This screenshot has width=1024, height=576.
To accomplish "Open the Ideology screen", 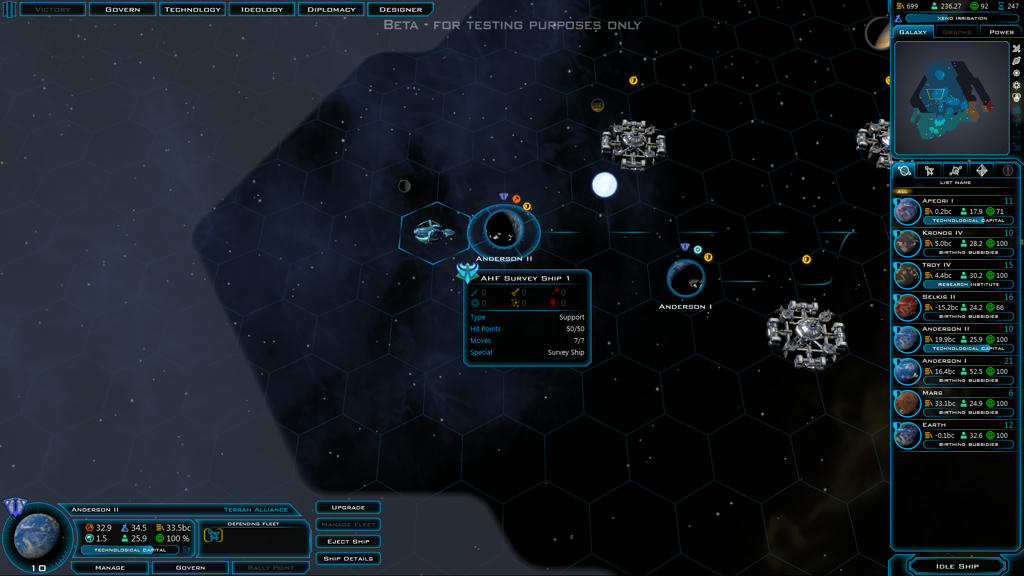I will (x=261, y=10).
